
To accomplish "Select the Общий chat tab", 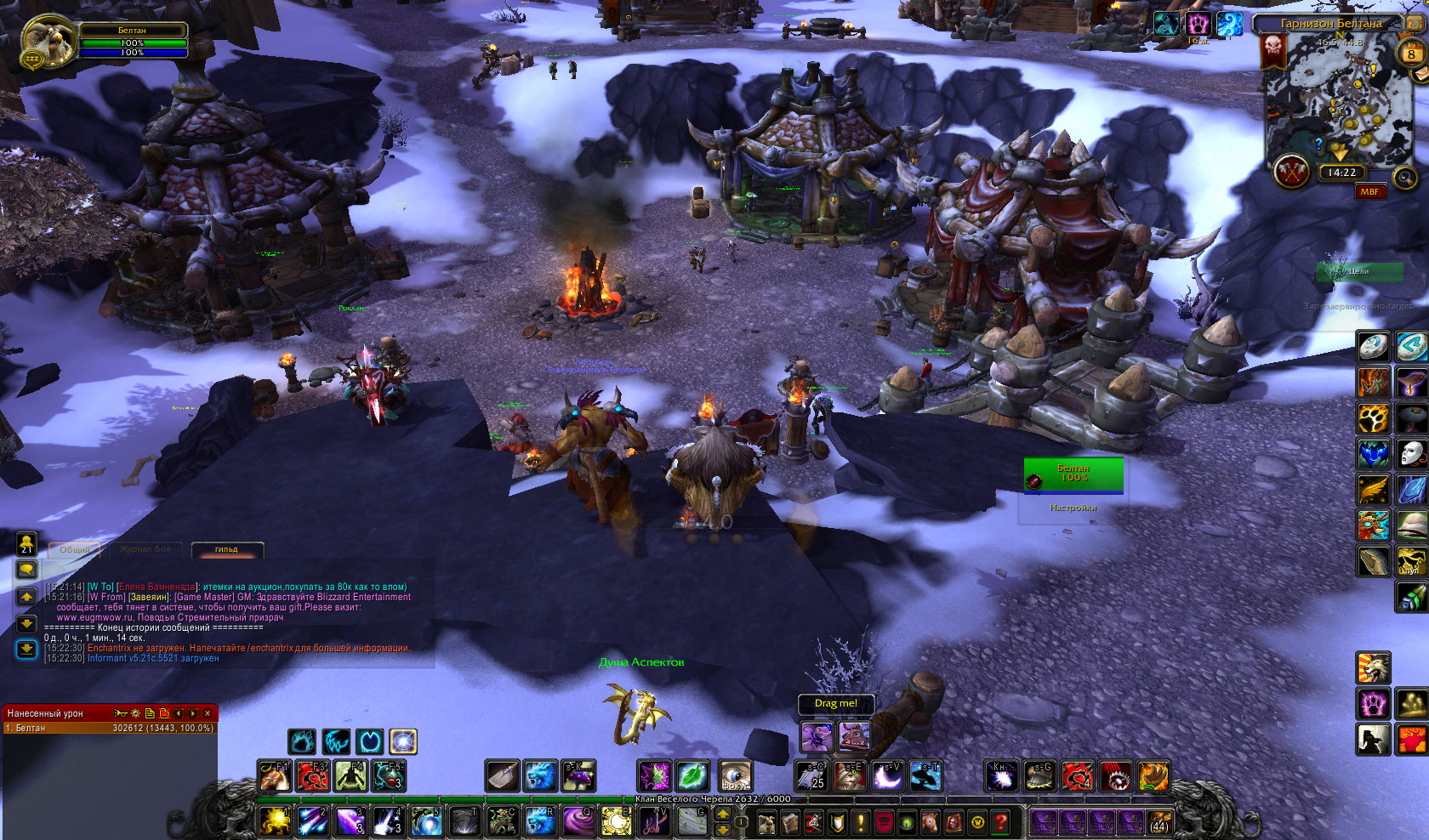I will tap(74, 549).
